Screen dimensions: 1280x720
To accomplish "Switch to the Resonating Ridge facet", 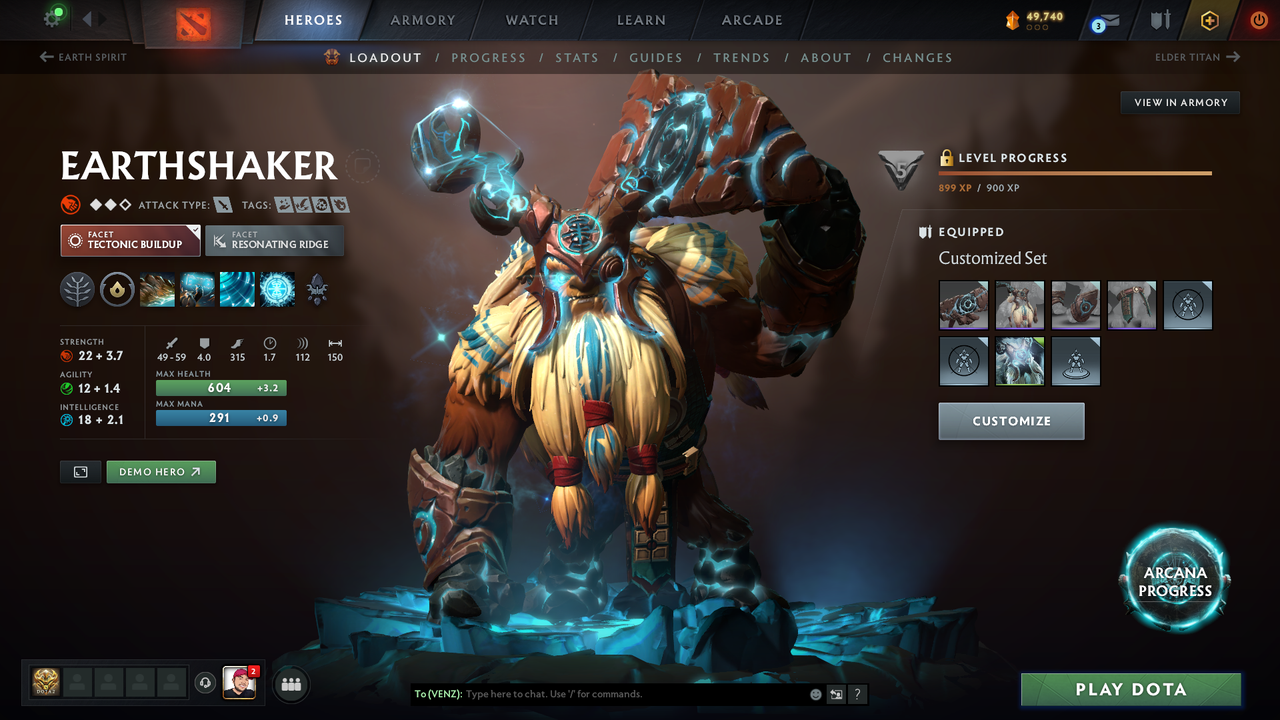I will (x=275, y=240).
